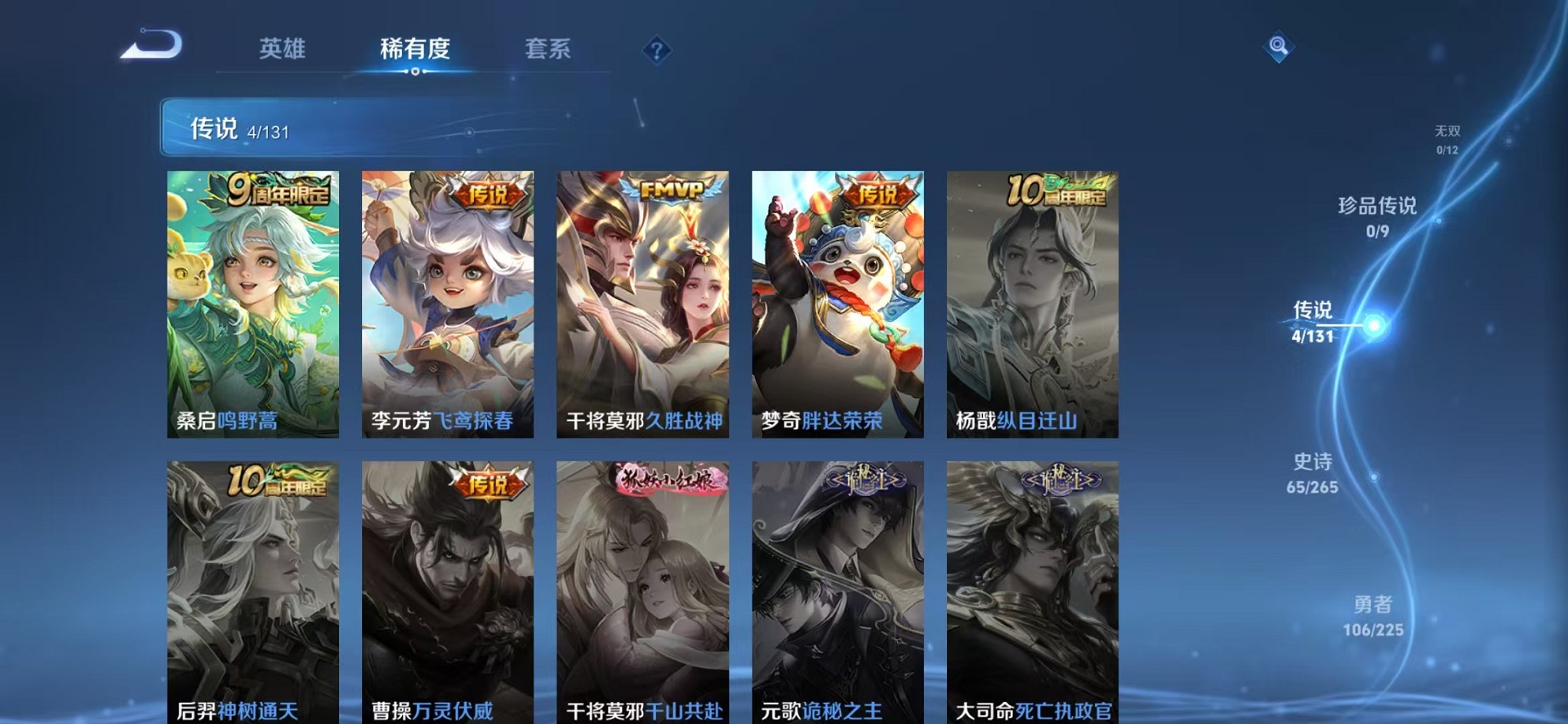The height and width of the screenshot is (724, 1568).
Task: Switch to the 英雄 tab
Action: [x=282, y=49]
